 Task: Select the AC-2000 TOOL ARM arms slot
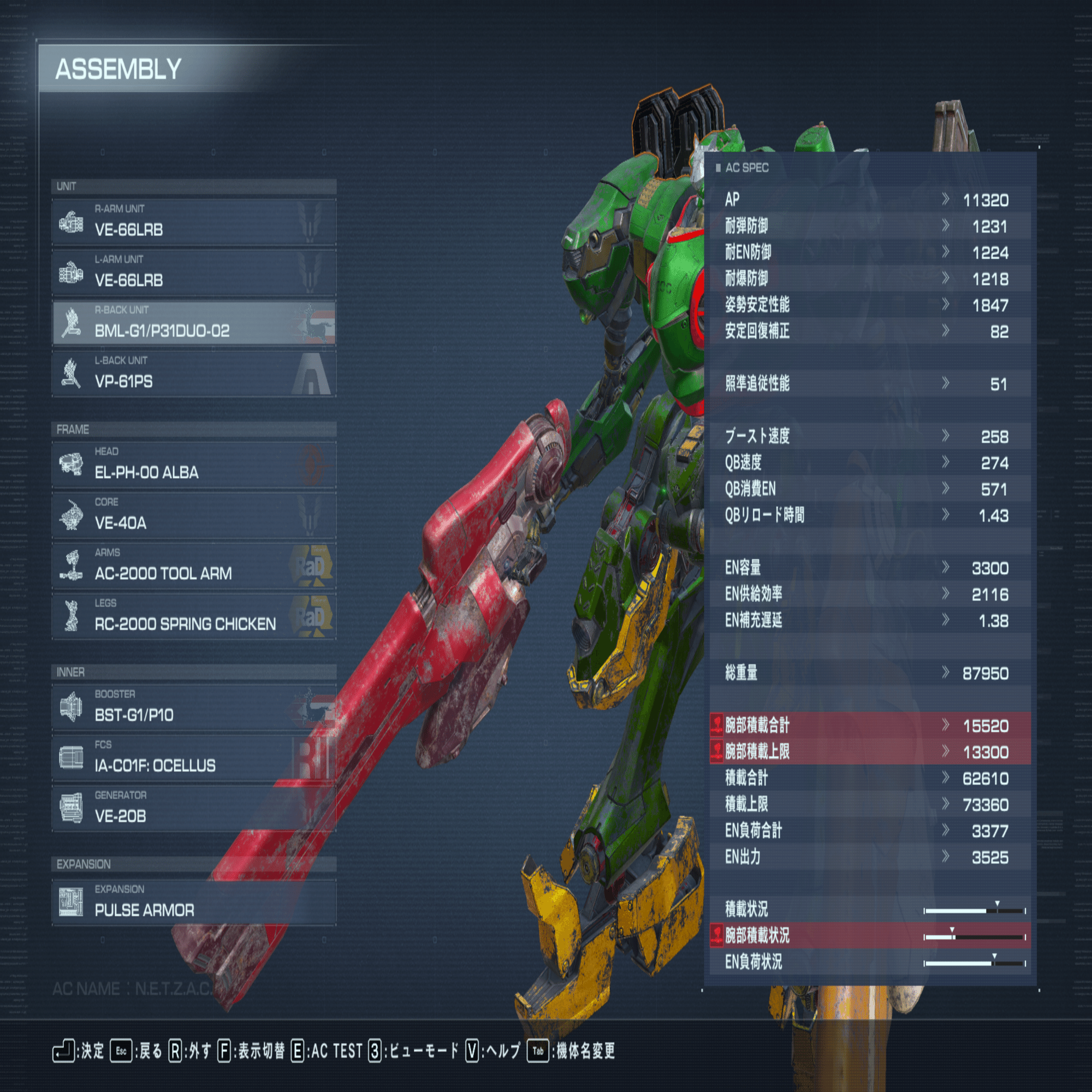[194, 566]
